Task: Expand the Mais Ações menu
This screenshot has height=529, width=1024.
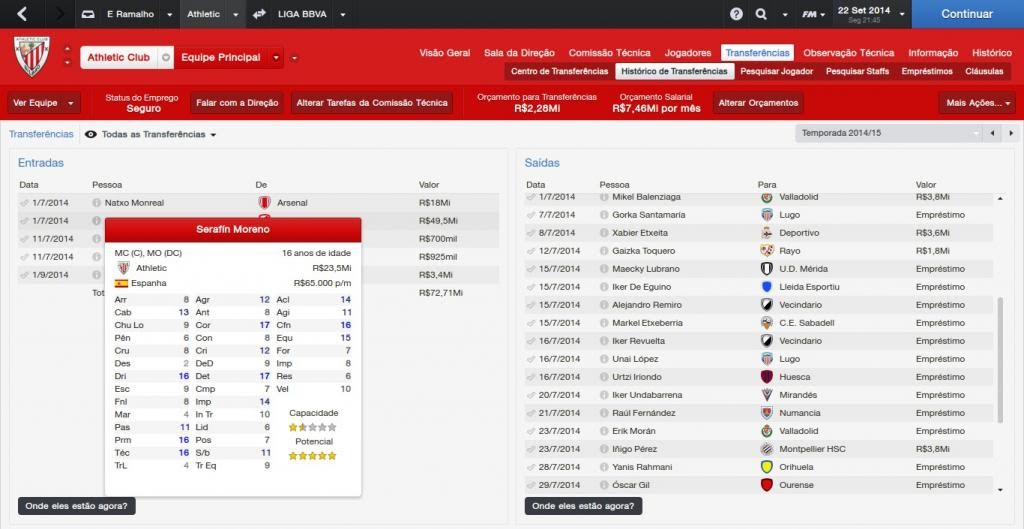Action: (977, 103)
